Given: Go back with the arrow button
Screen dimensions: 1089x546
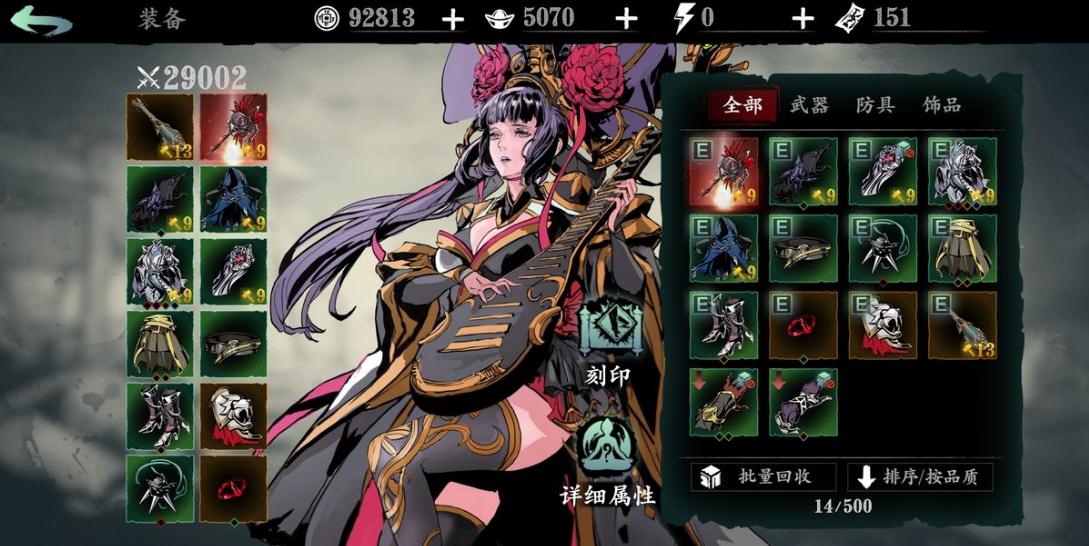Looking at the screenshot, I should tap(42, 20).
